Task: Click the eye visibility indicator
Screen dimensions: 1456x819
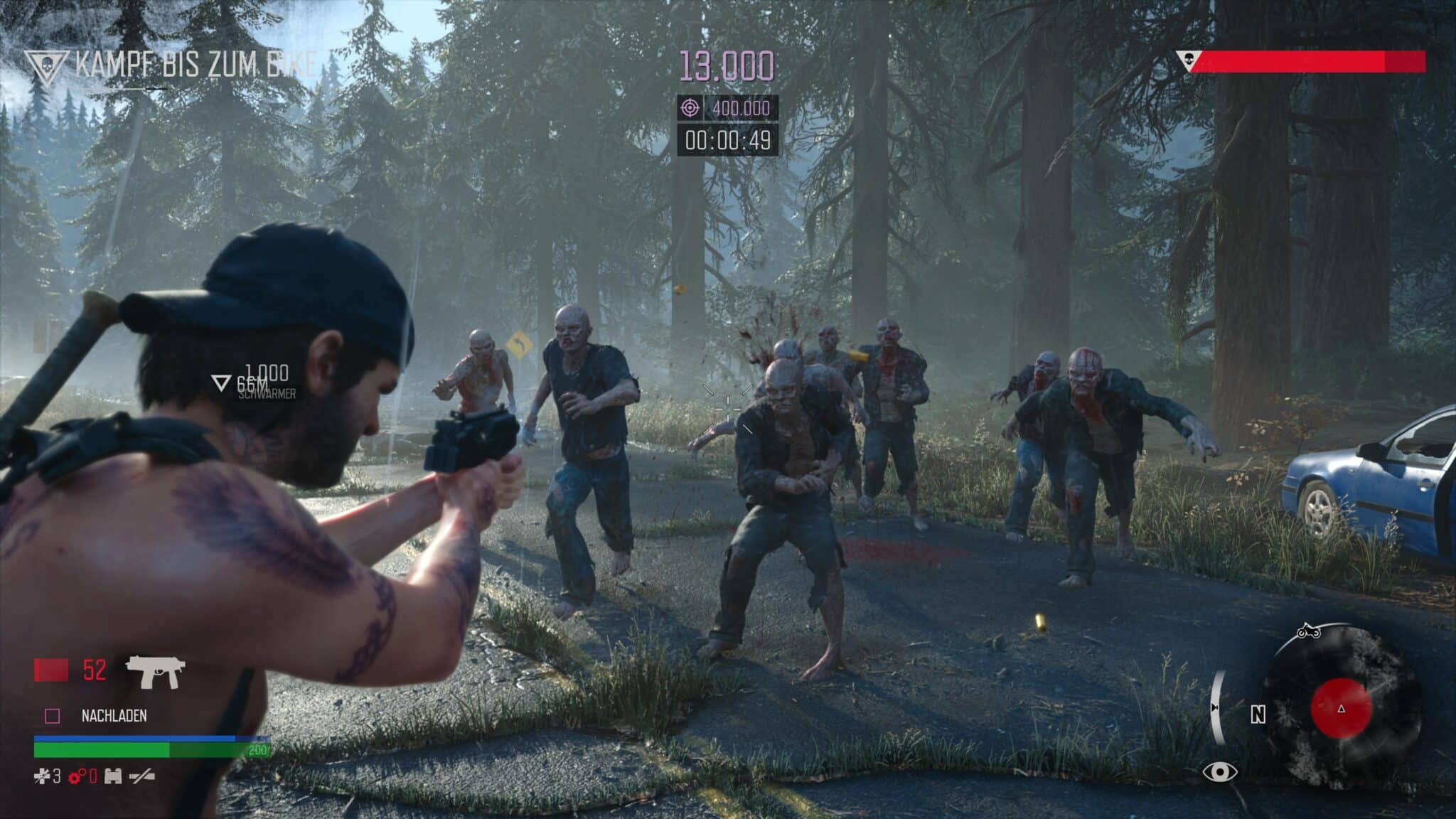Action: (x=1219, y=772)
